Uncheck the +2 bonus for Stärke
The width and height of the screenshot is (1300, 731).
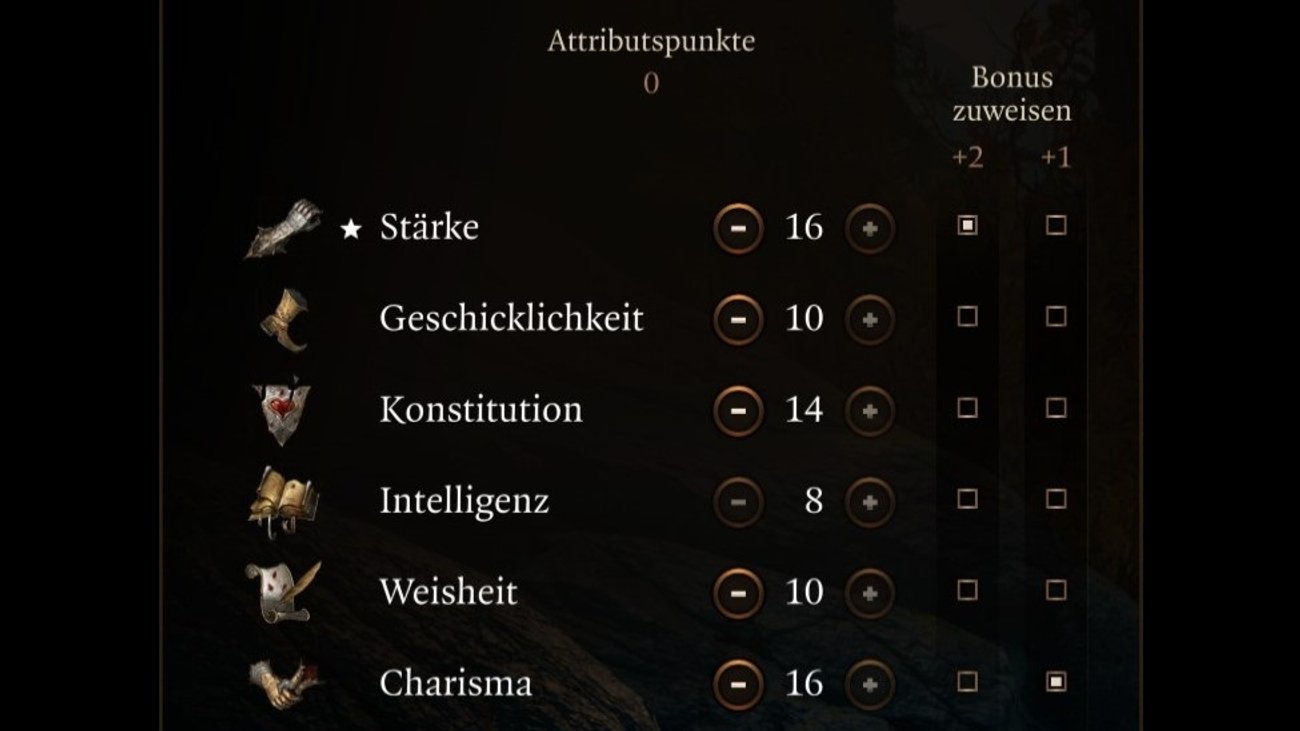967,226
